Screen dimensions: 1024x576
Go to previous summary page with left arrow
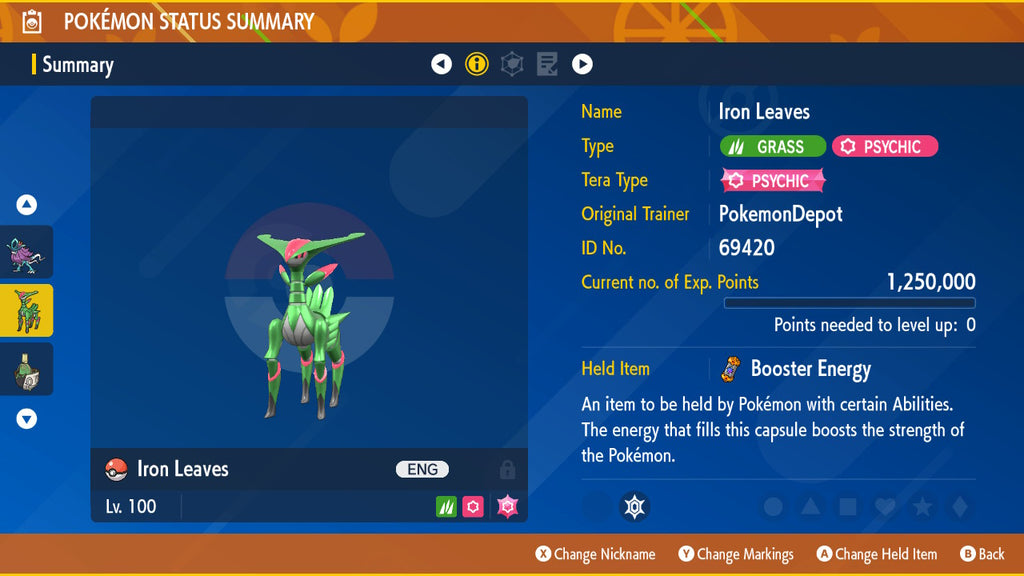point(441,65)
